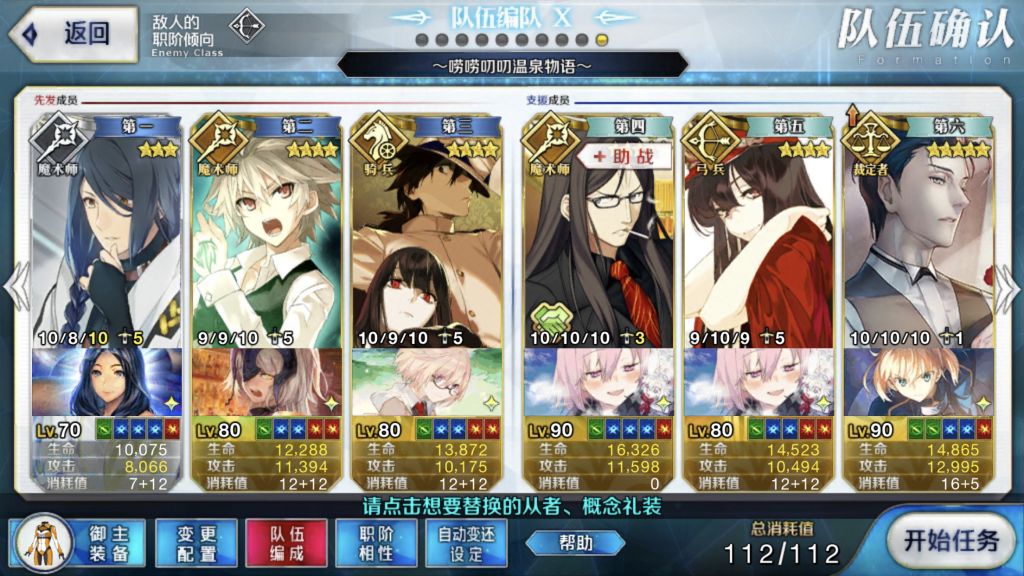Select the 队伍编成 party formation button

click(x=285, y=543)
